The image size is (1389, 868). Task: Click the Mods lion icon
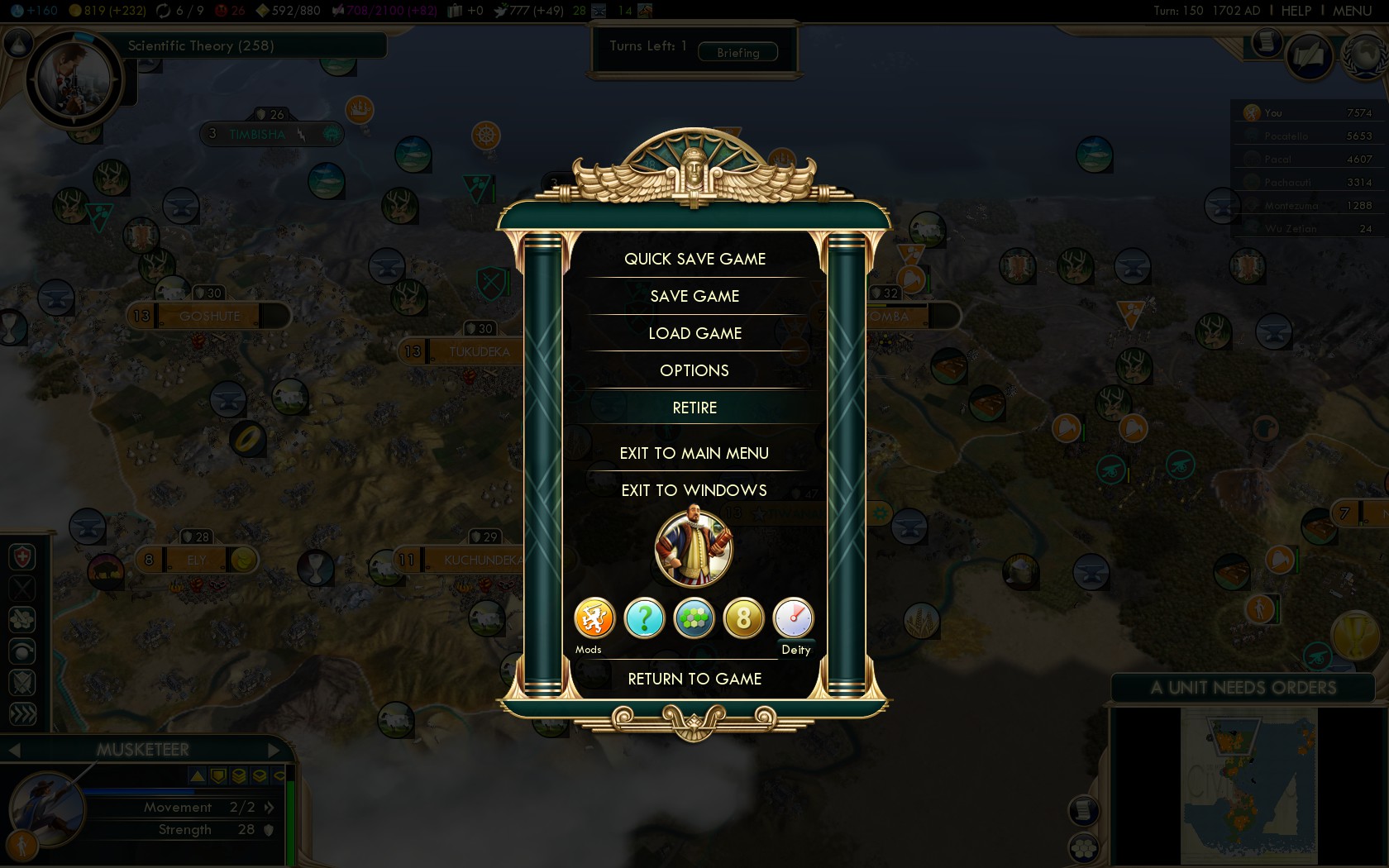[594, 618]
